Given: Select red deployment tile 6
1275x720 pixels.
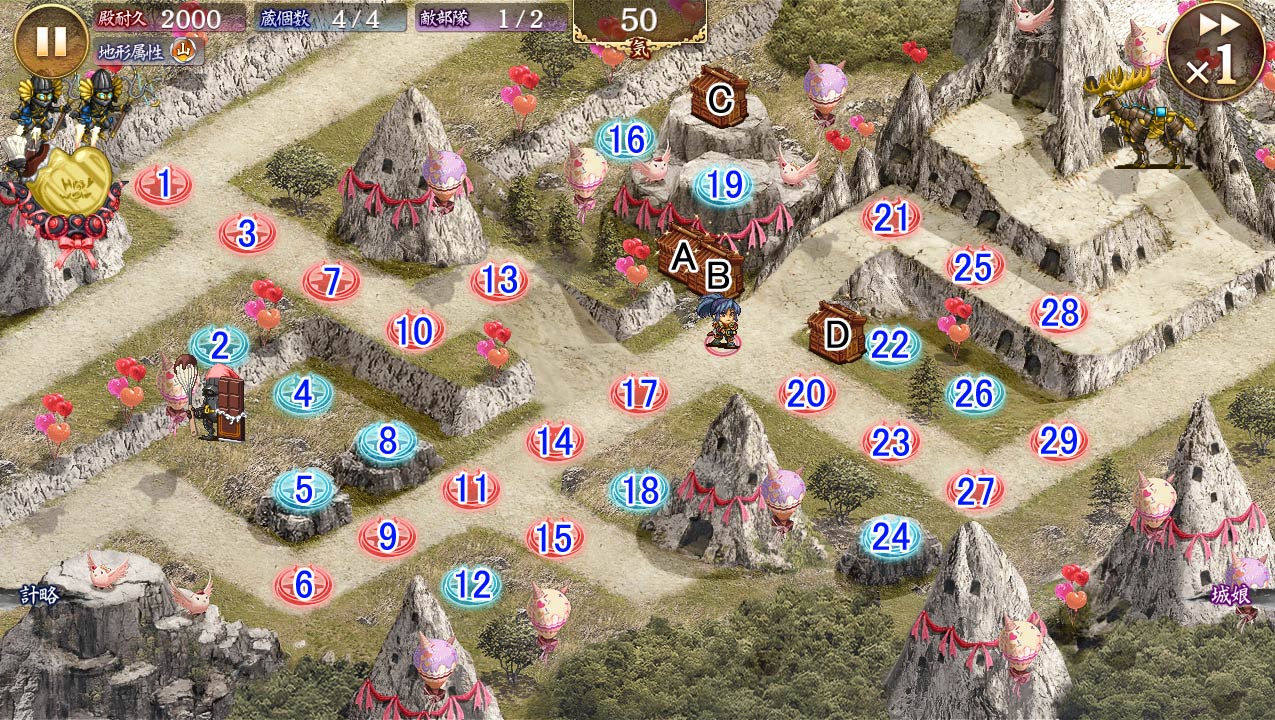Looking at the screenshot, I should click(x=303, y=585).
